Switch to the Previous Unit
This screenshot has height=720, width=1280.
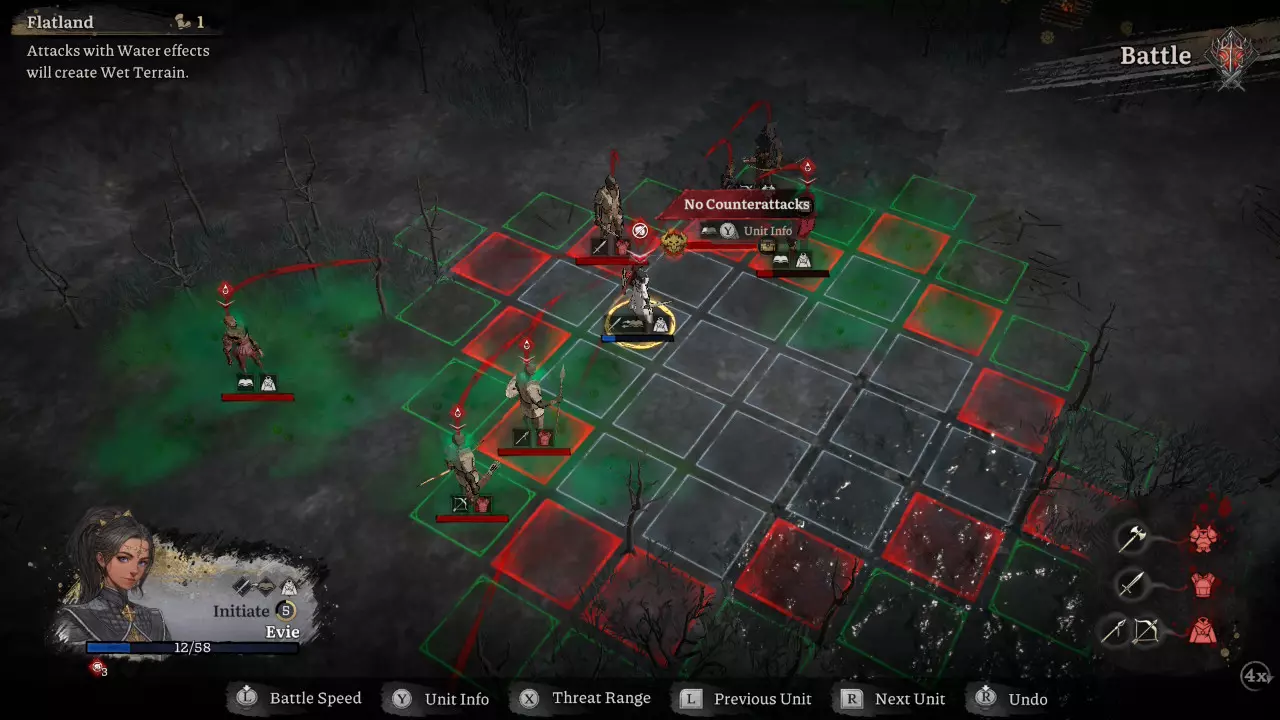(x=747, y=699)
